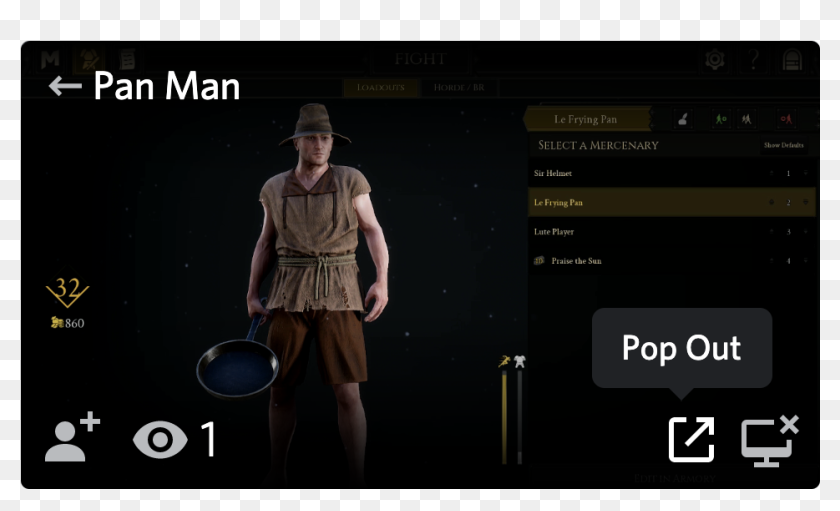The height and width of the screenshot is (511, 840).
Task: Click the Show Defaults button
Action: pos(783,146)
